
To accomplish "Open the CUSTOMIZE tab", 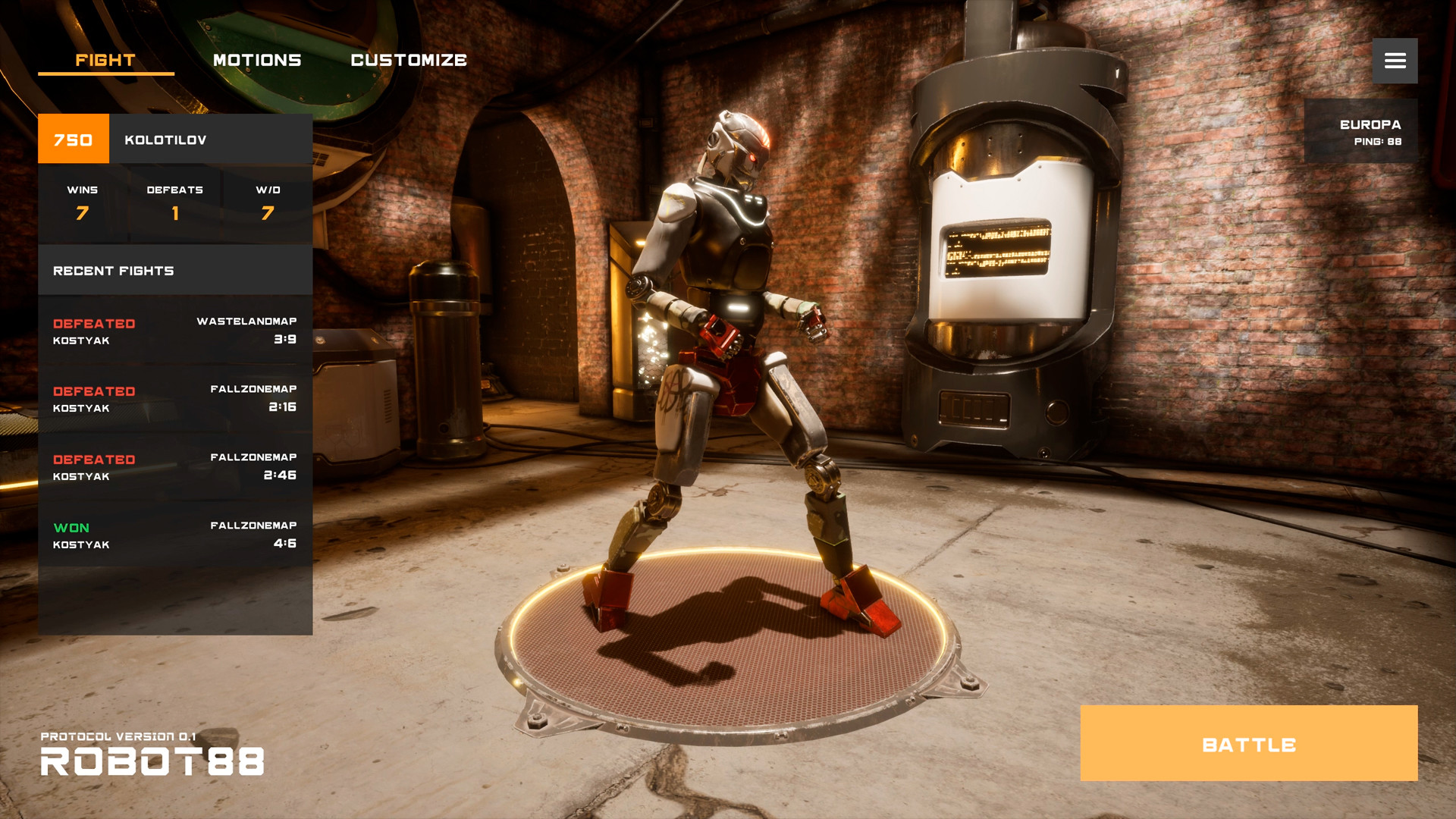I will tap(409, 60).
